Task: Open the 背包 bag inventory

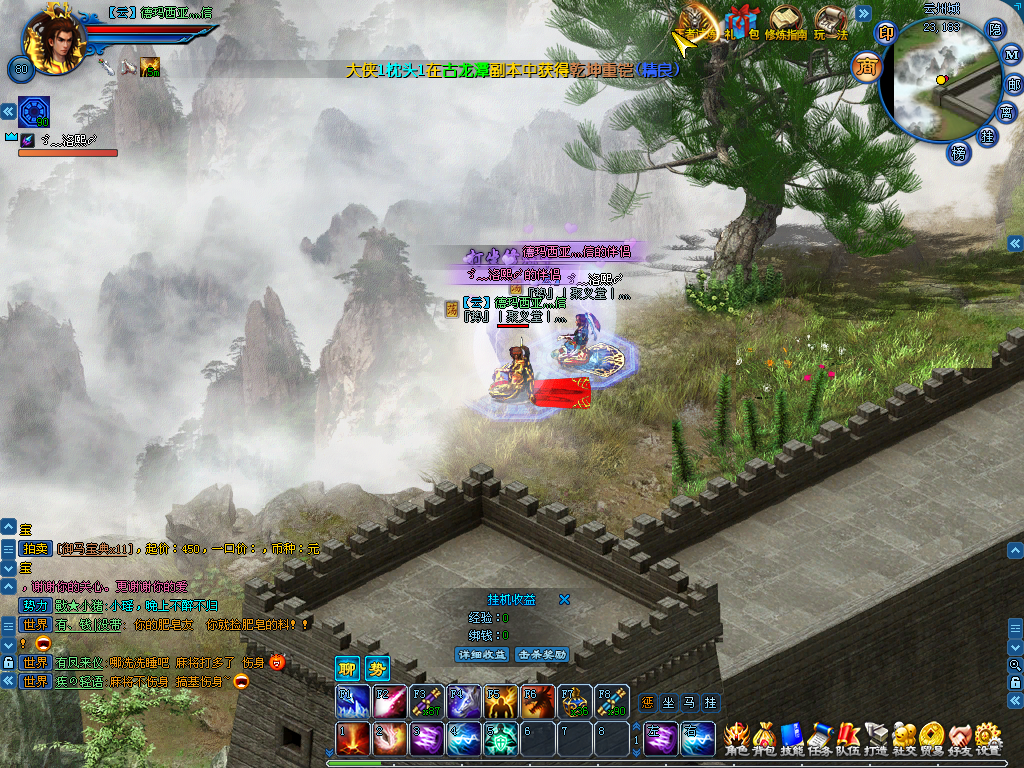Action: point(764,738)
